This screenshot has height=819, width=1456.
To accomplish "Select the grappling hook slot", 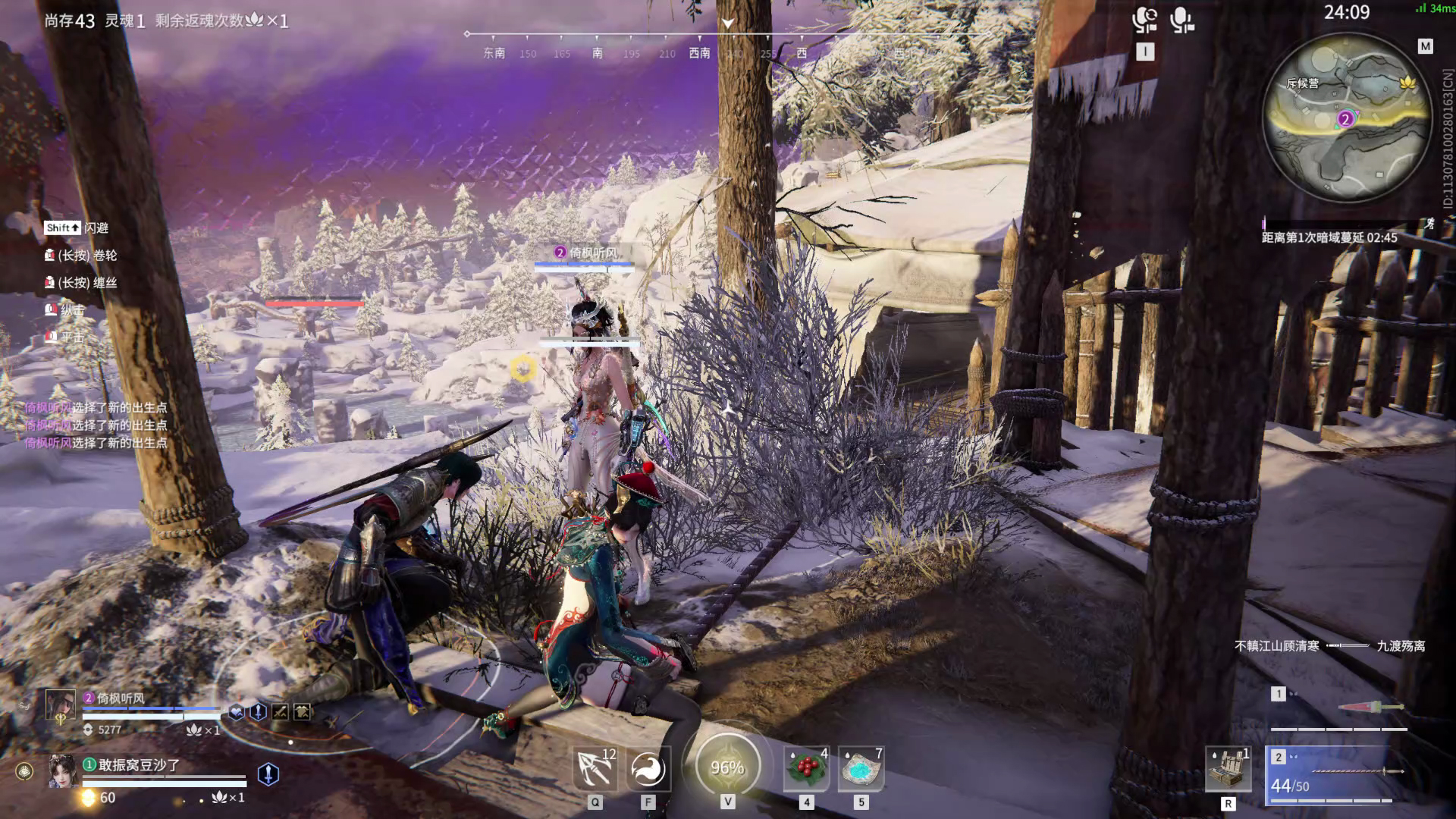I will (x=595, y=768).
